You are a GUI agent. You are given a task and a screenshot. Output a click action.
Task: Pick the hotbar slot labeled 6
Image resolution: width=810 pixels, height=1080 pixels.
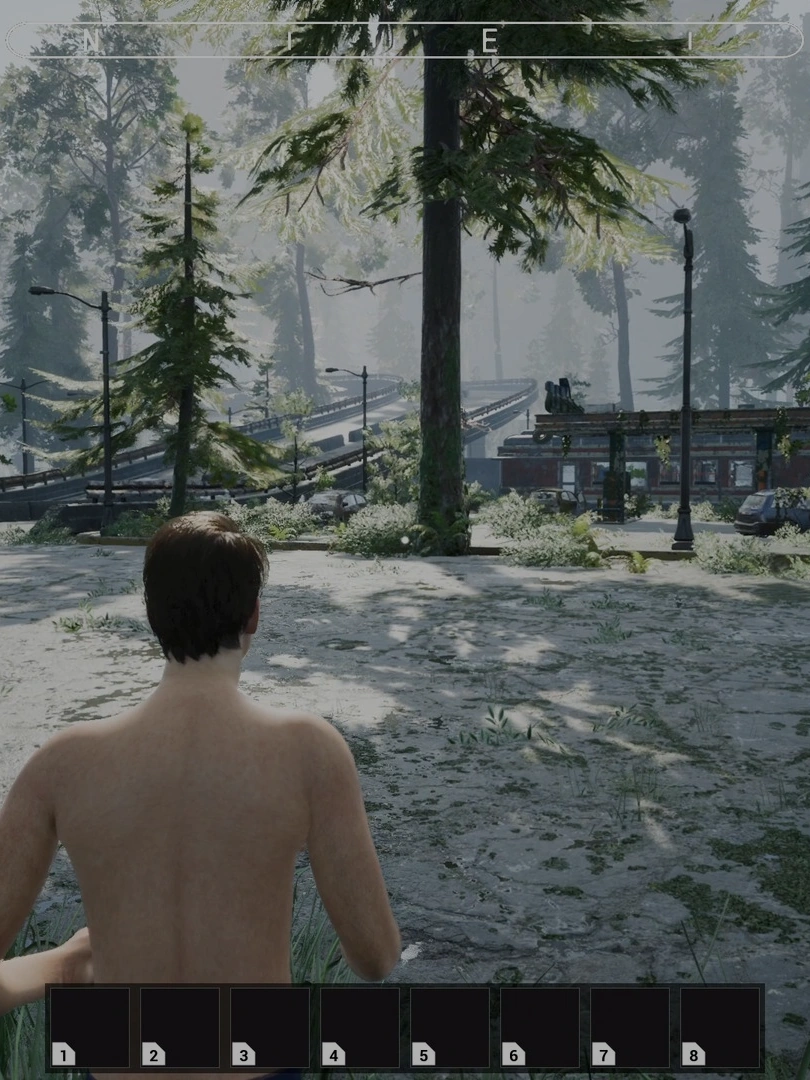(540, 1027)
